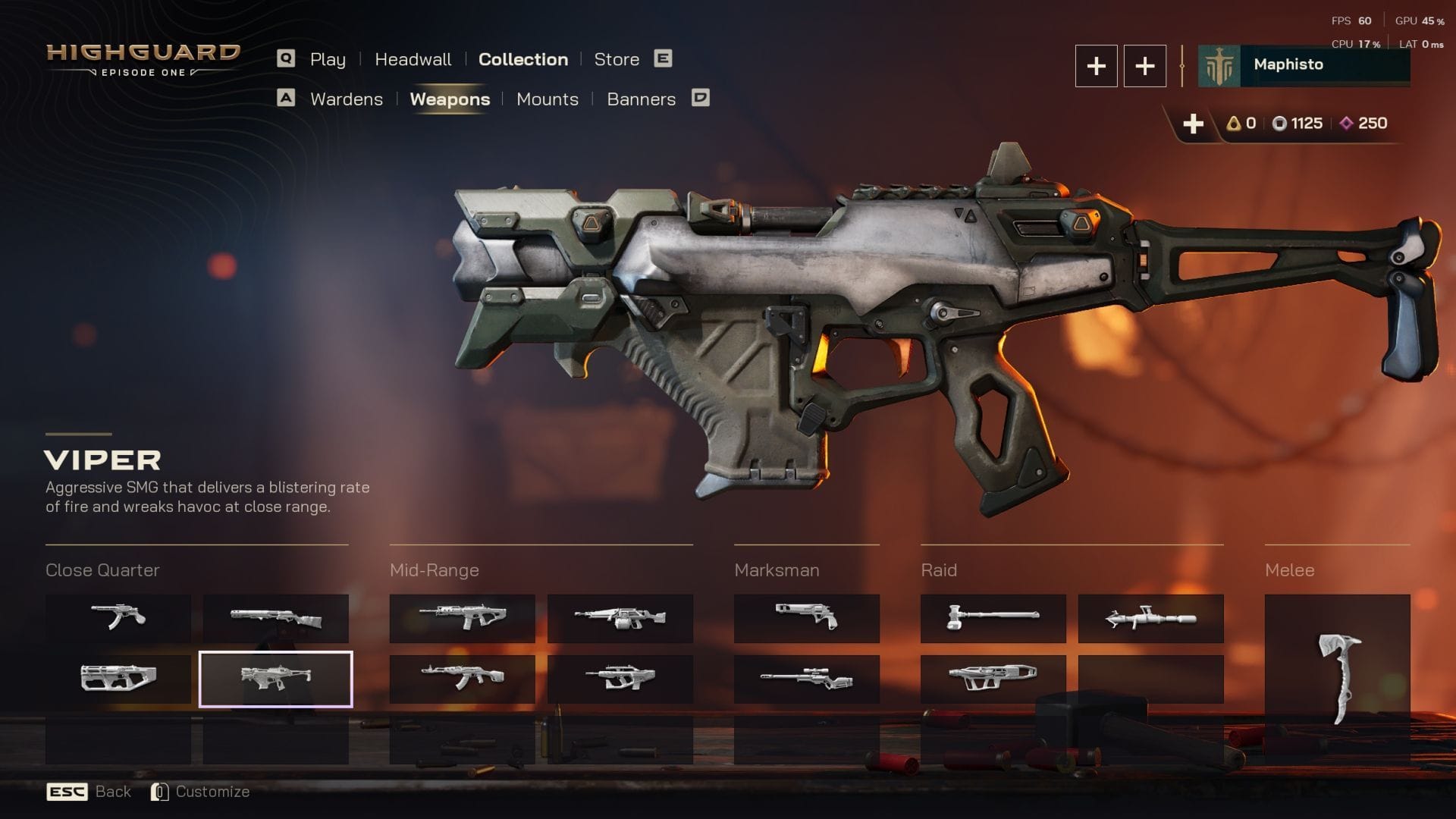Select the scoped sniper rifle tile
The height and width of the screenshot is (819, 1456).
coord(806,679)
